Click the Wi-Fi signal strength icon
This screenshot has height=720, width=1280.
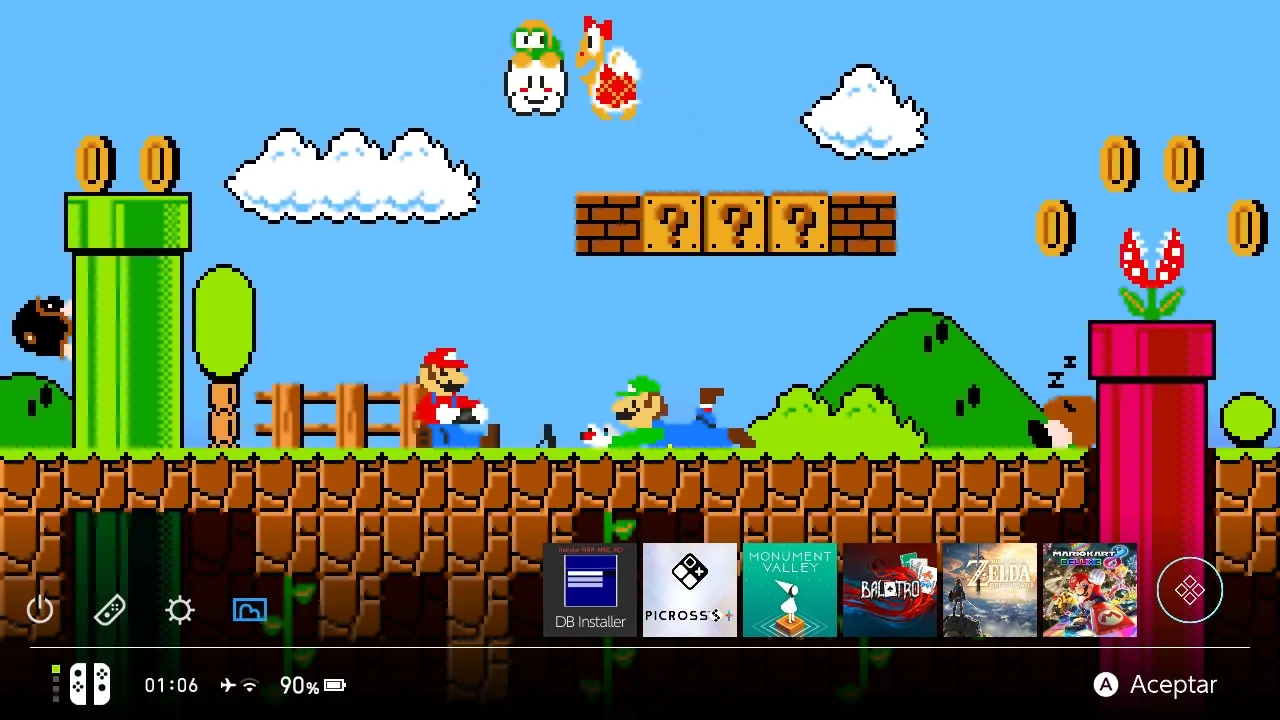(251, 685)
